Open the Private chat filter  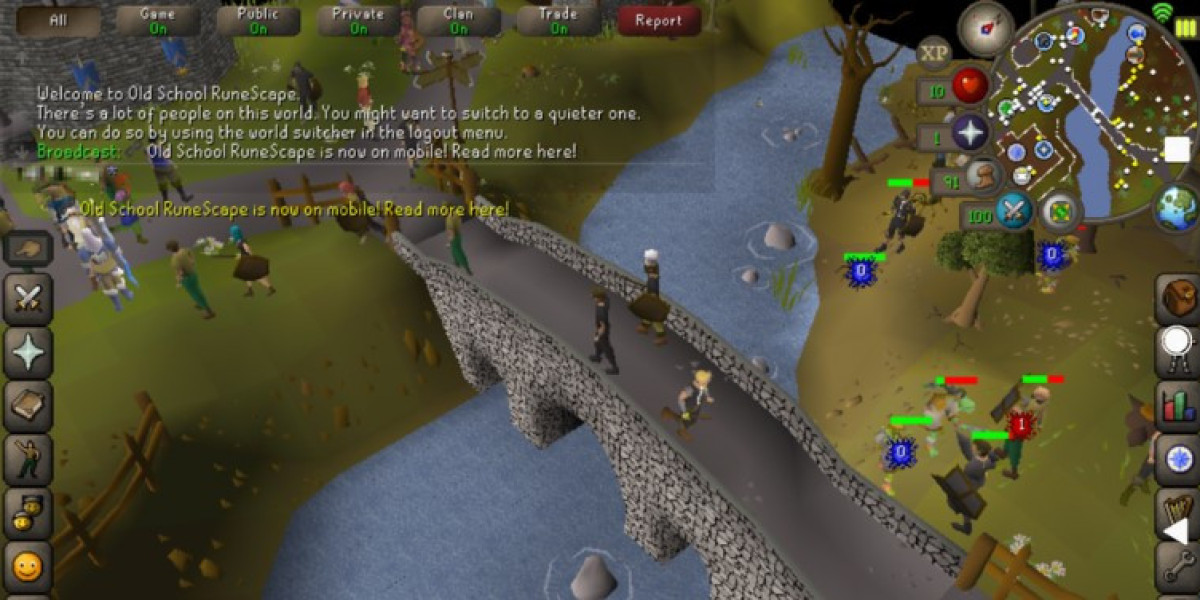[x=358, y=20]
